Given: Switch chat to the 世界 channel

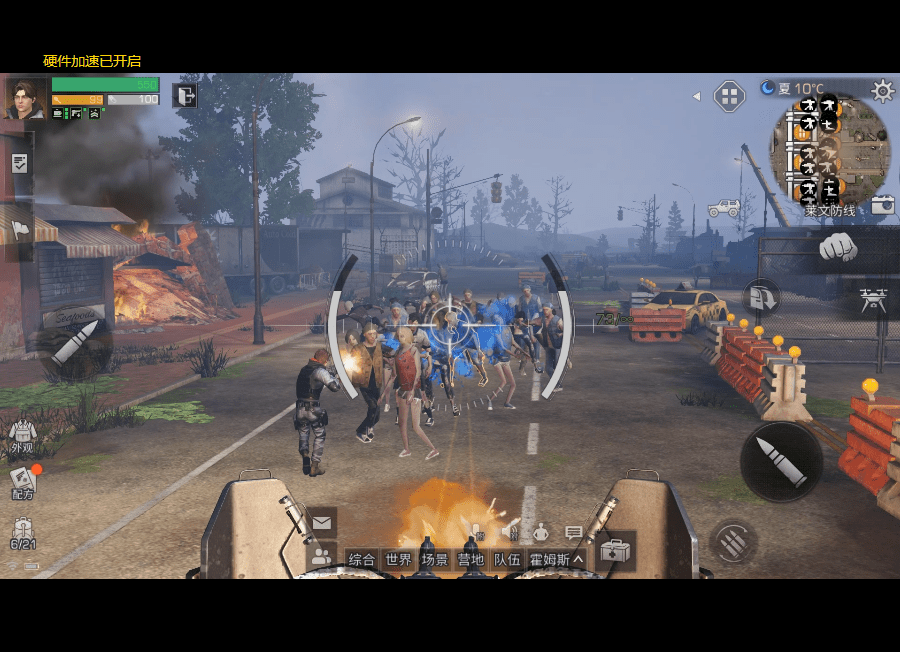Looking at the screenshot, I should point(398,560).
